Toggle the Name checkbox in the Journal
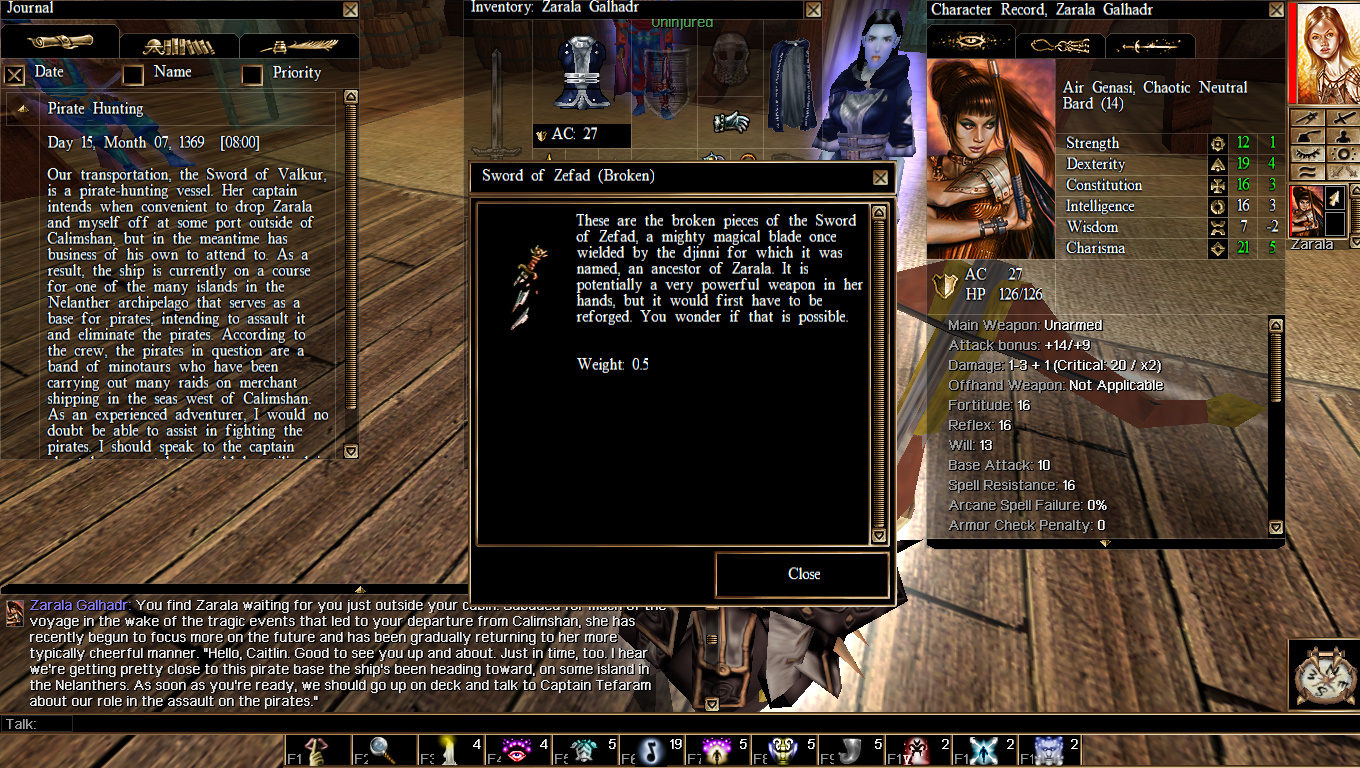The width and height of the screenshot is (1360, 768). click(133, 74)
